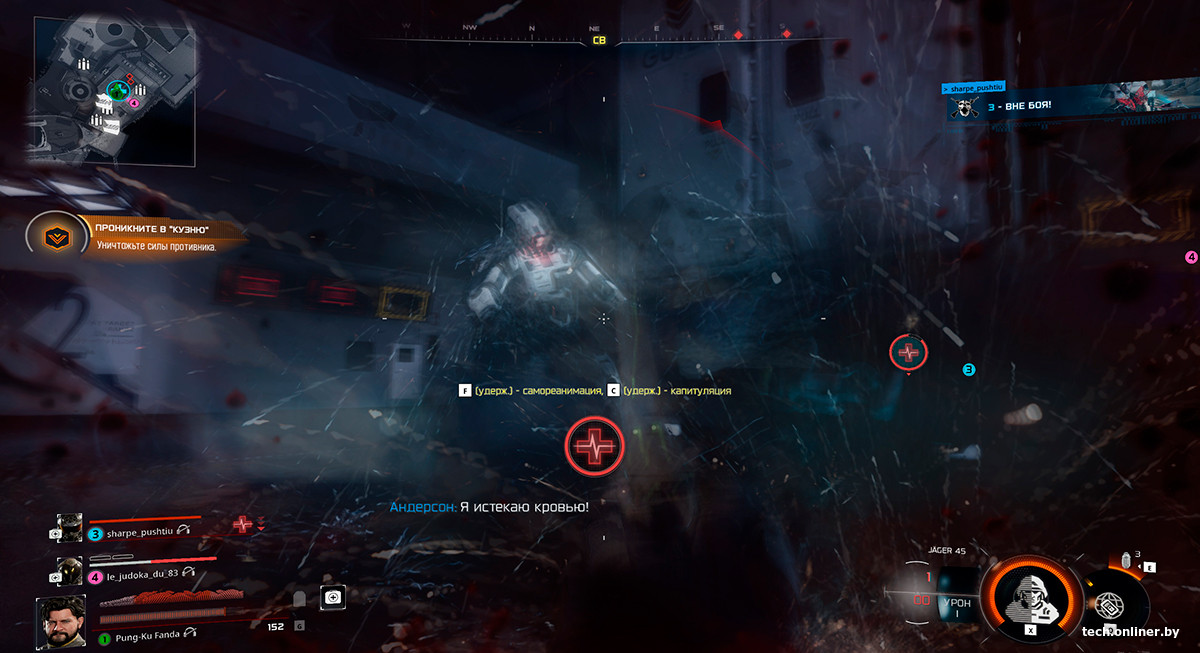Screen dimensions: 1200x653
Task: Activate the globe gadget ability icon
Action: coord(1107,608)
